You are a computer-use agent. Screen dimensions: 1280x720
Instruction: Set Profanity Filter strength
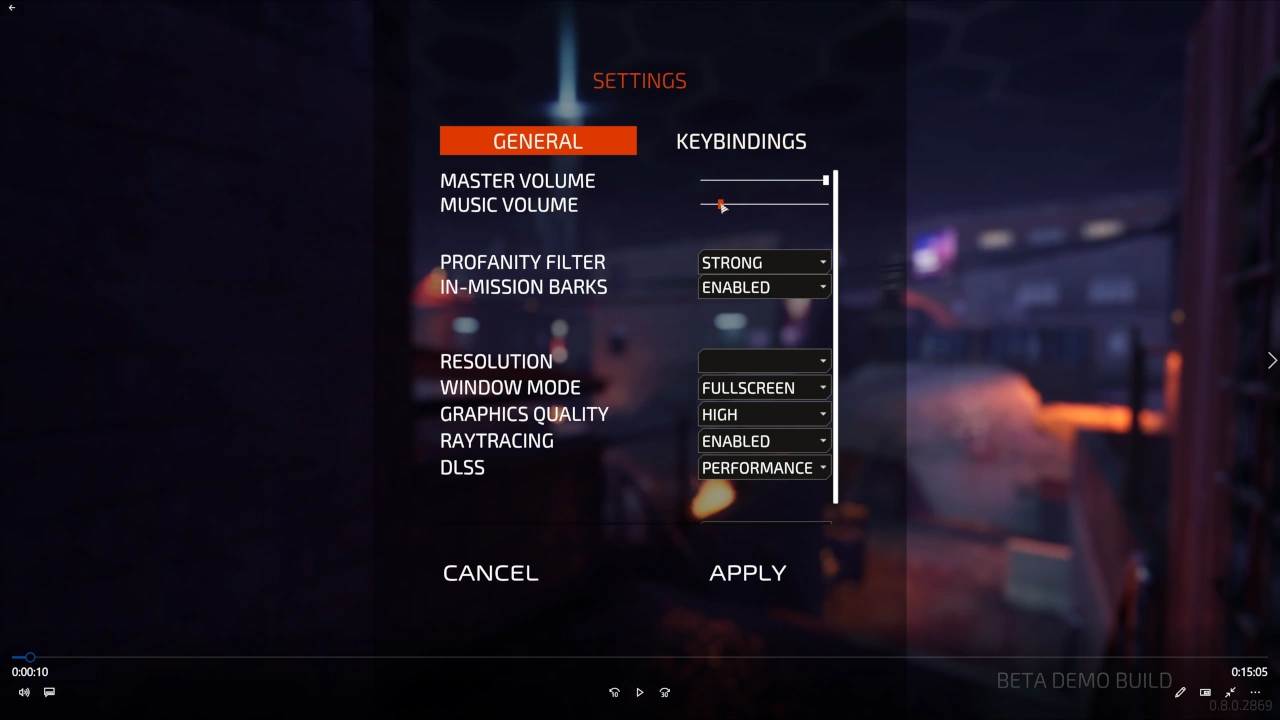click(x=763, y=262)
